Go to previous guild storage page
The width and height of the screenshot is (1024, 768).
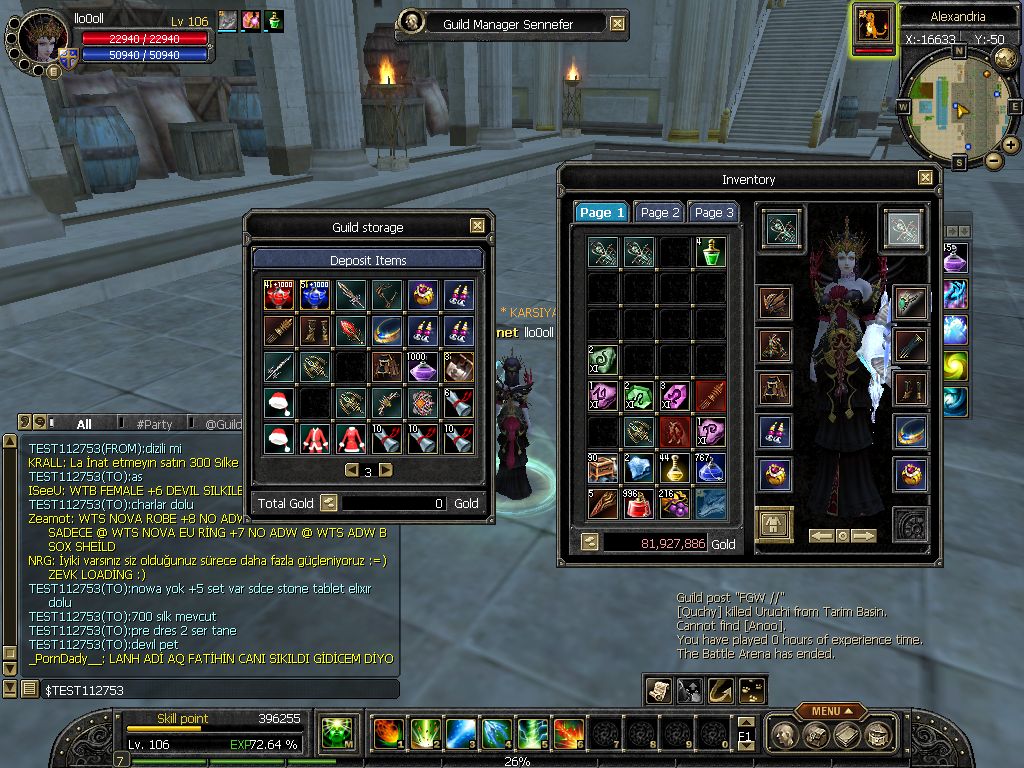tap(351, 470)
